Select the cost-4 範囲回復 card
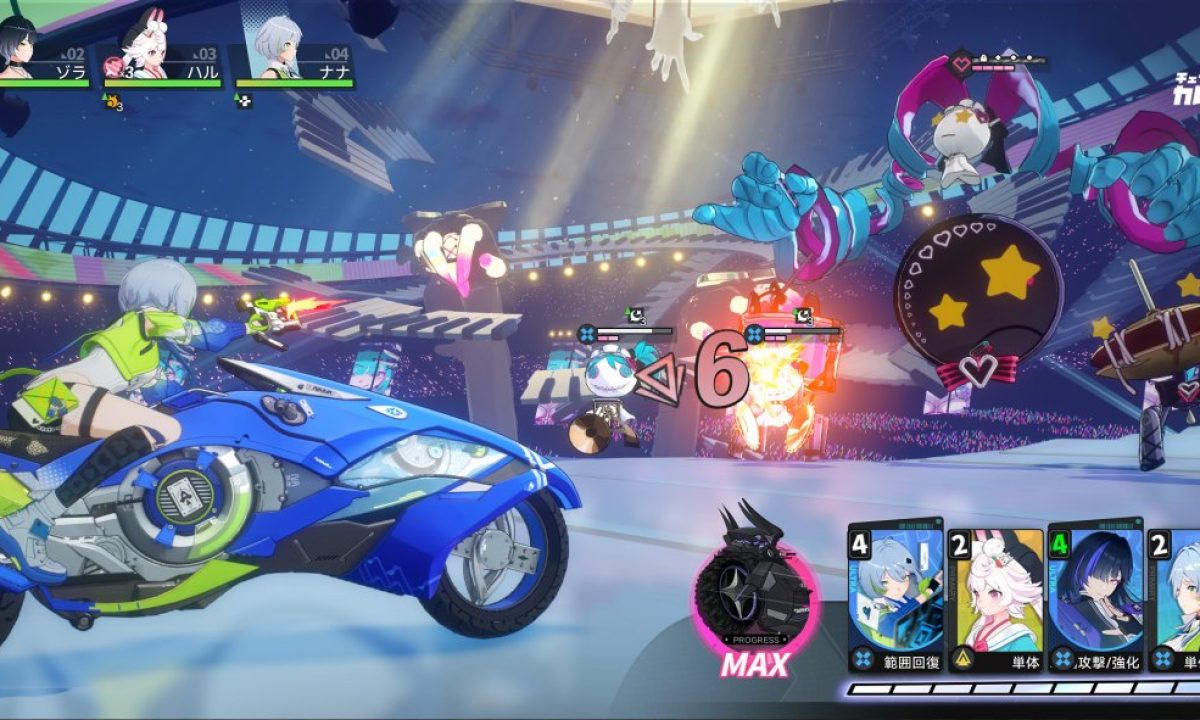 (896, 596)
